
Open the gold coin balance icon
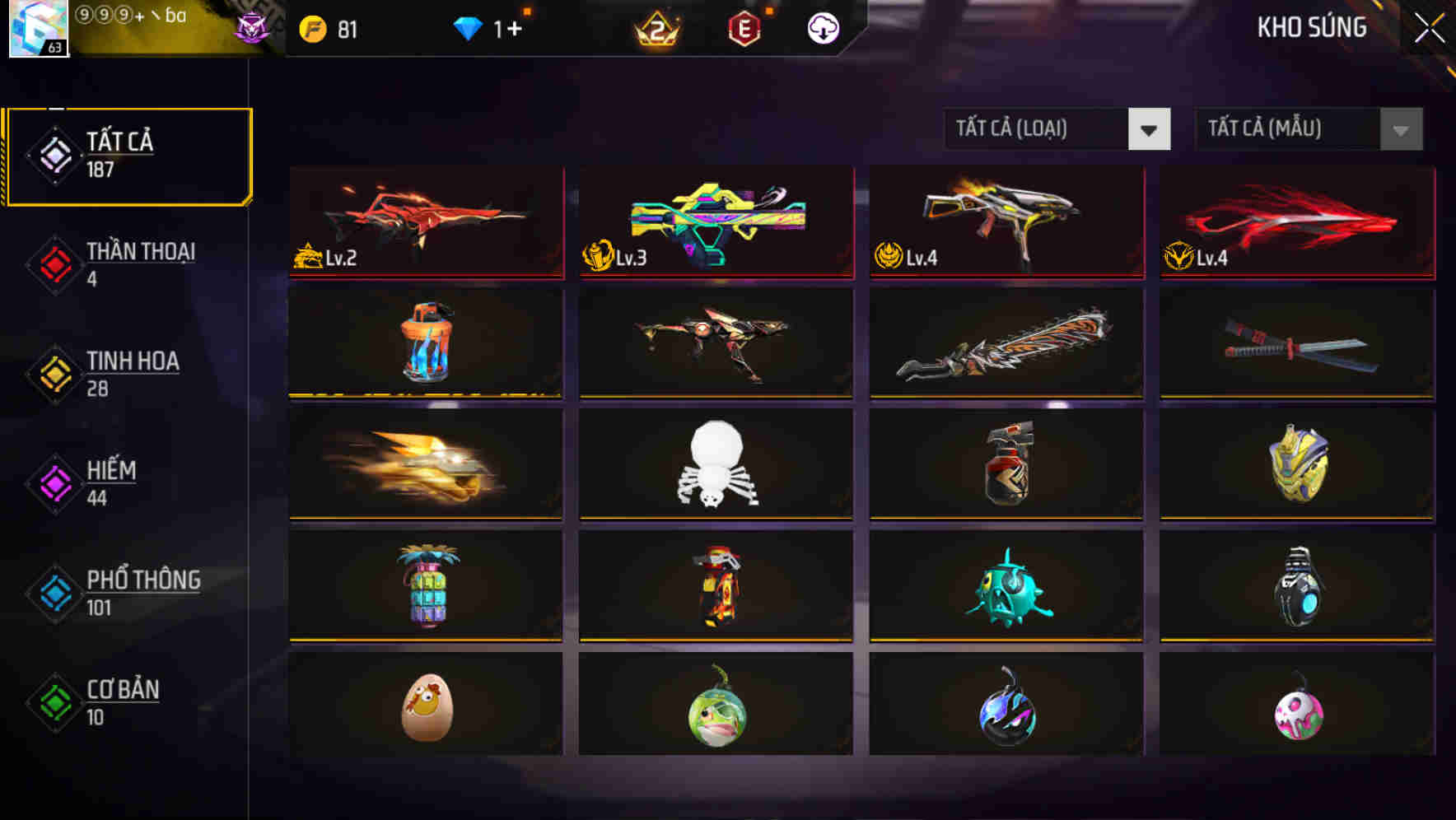point(314,29)
